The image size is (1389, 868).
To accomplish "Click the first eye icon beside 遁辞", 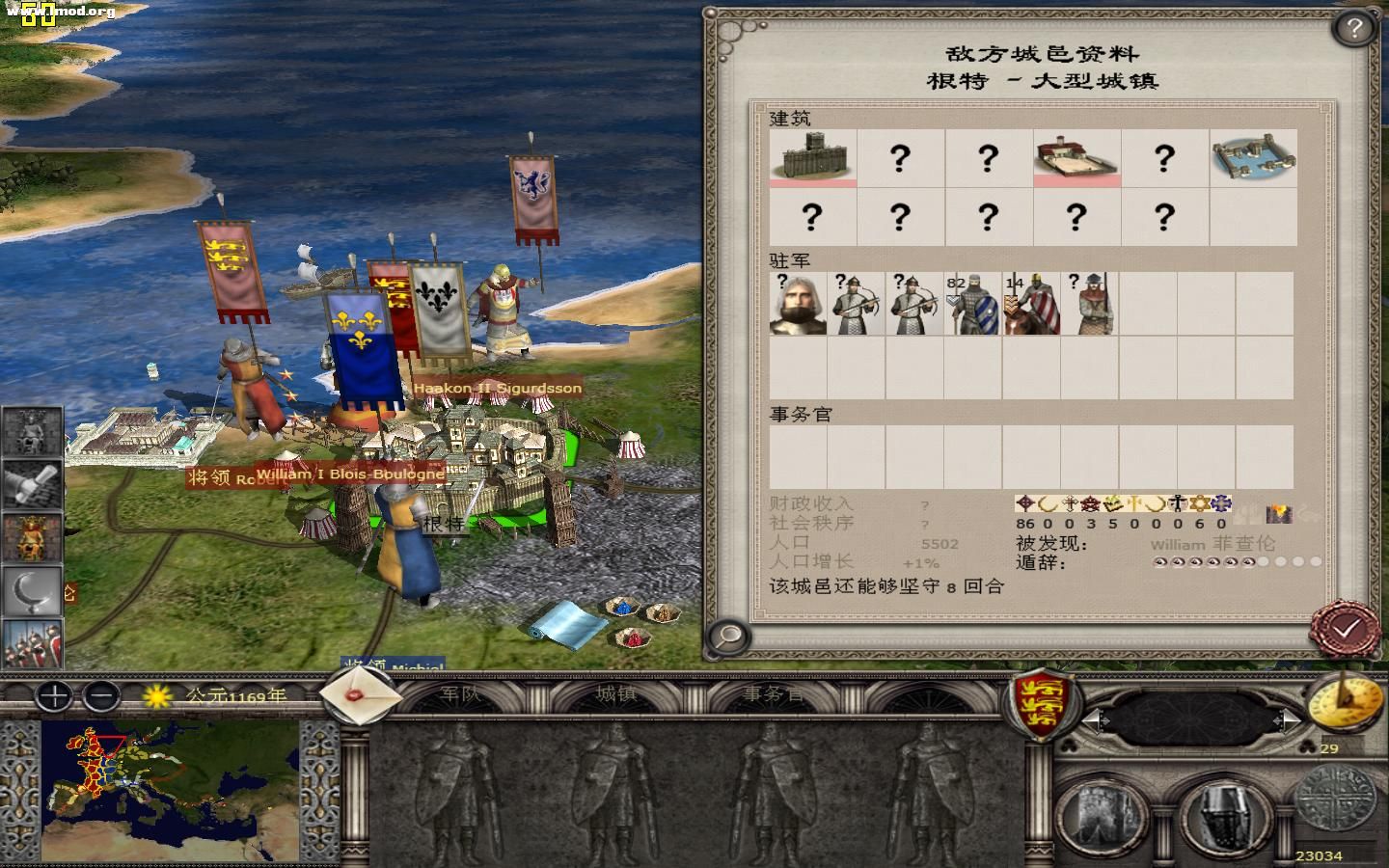I will coord(1159,561).
